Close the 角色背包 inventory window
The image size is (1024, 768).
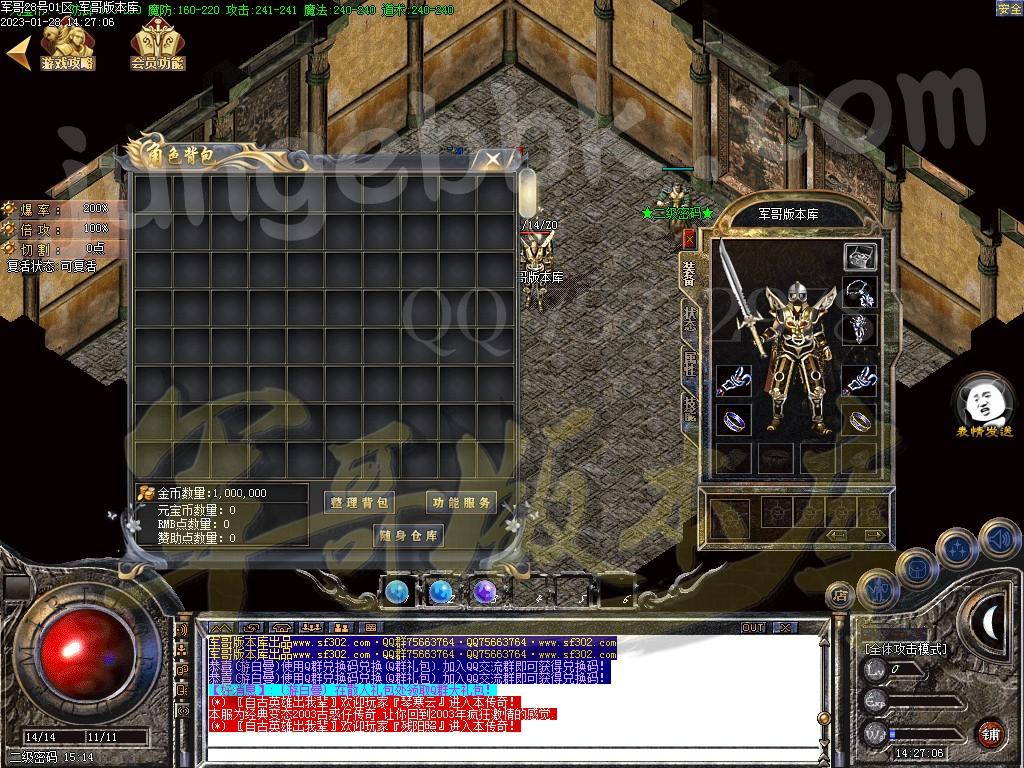(x=492, y=160)
